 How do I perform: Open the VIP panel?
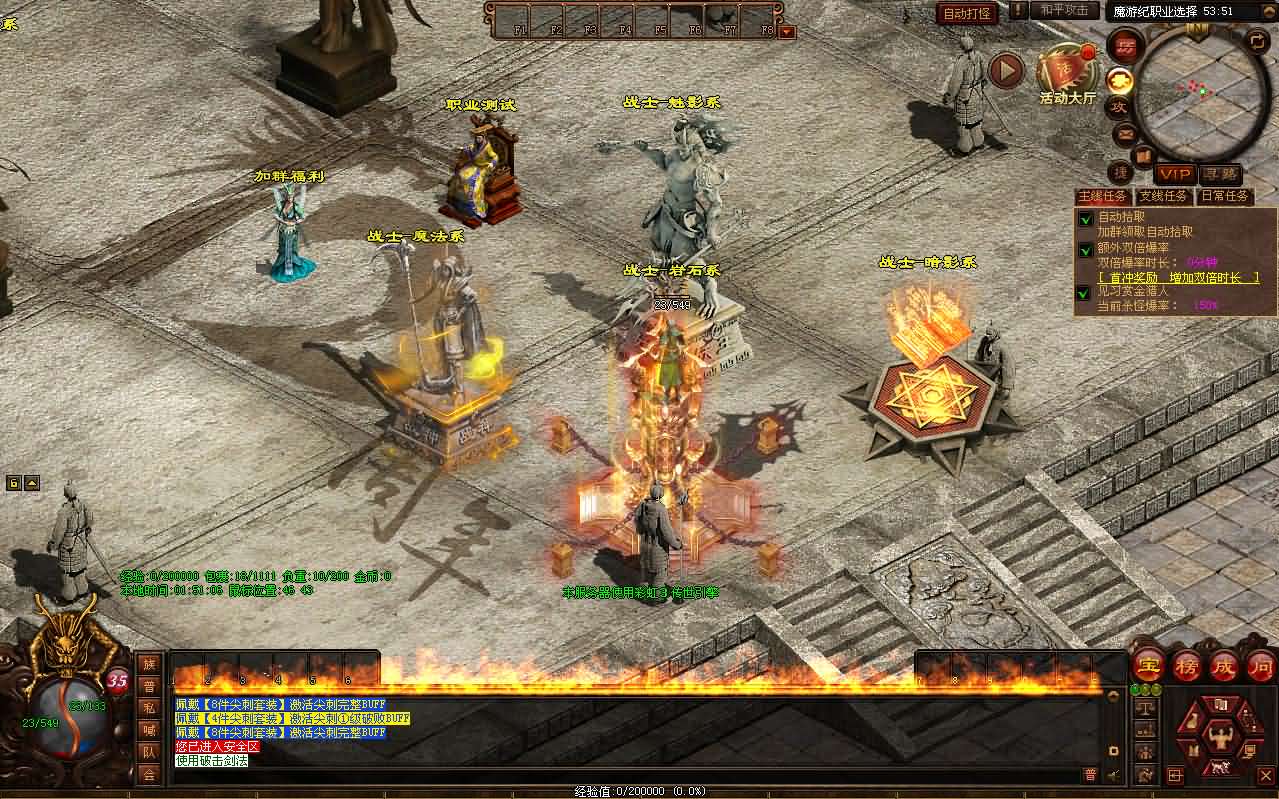click(1174, 175)
